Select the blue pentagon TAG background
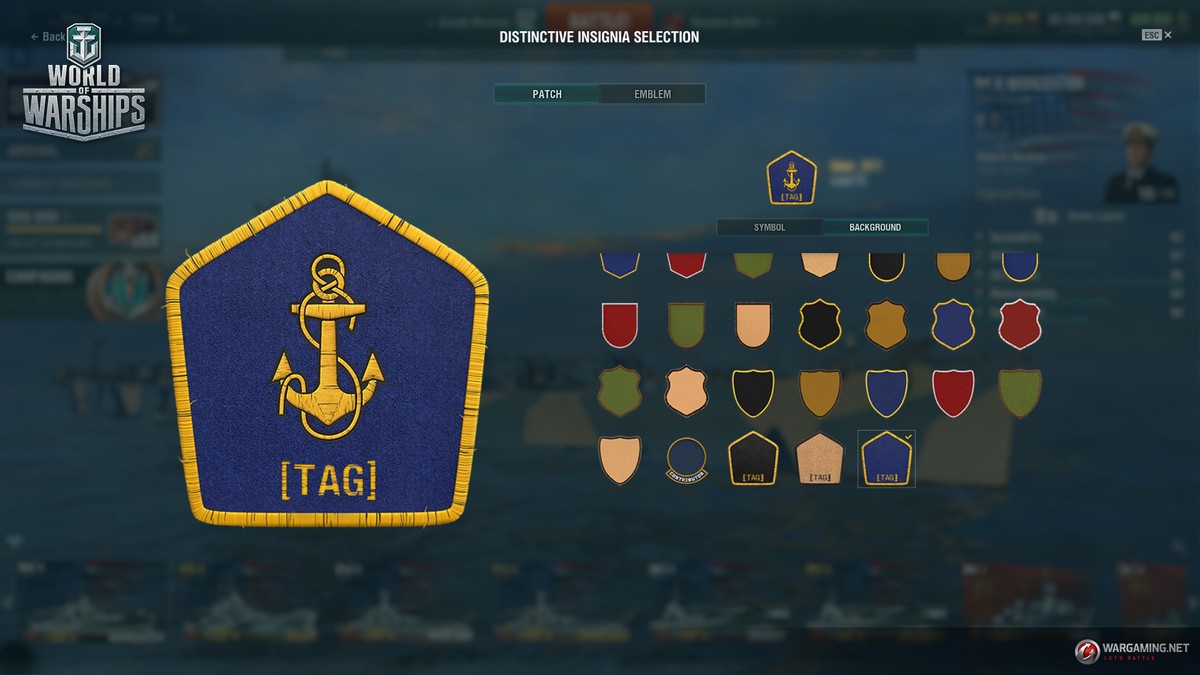 [x=886, y=459]
